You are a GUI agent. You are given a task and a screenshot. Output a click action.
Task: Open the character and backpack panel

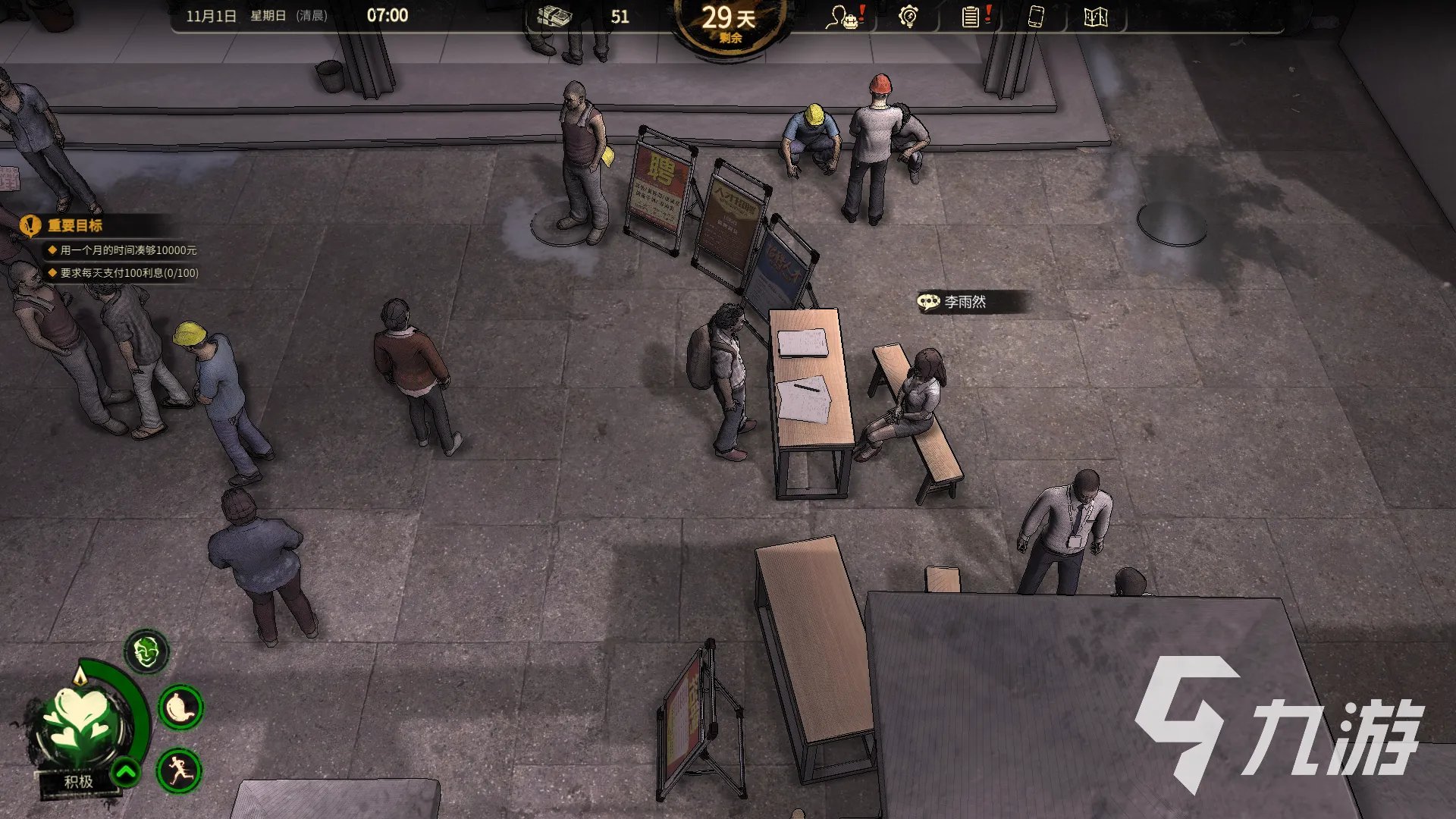(x=844, y=17)
